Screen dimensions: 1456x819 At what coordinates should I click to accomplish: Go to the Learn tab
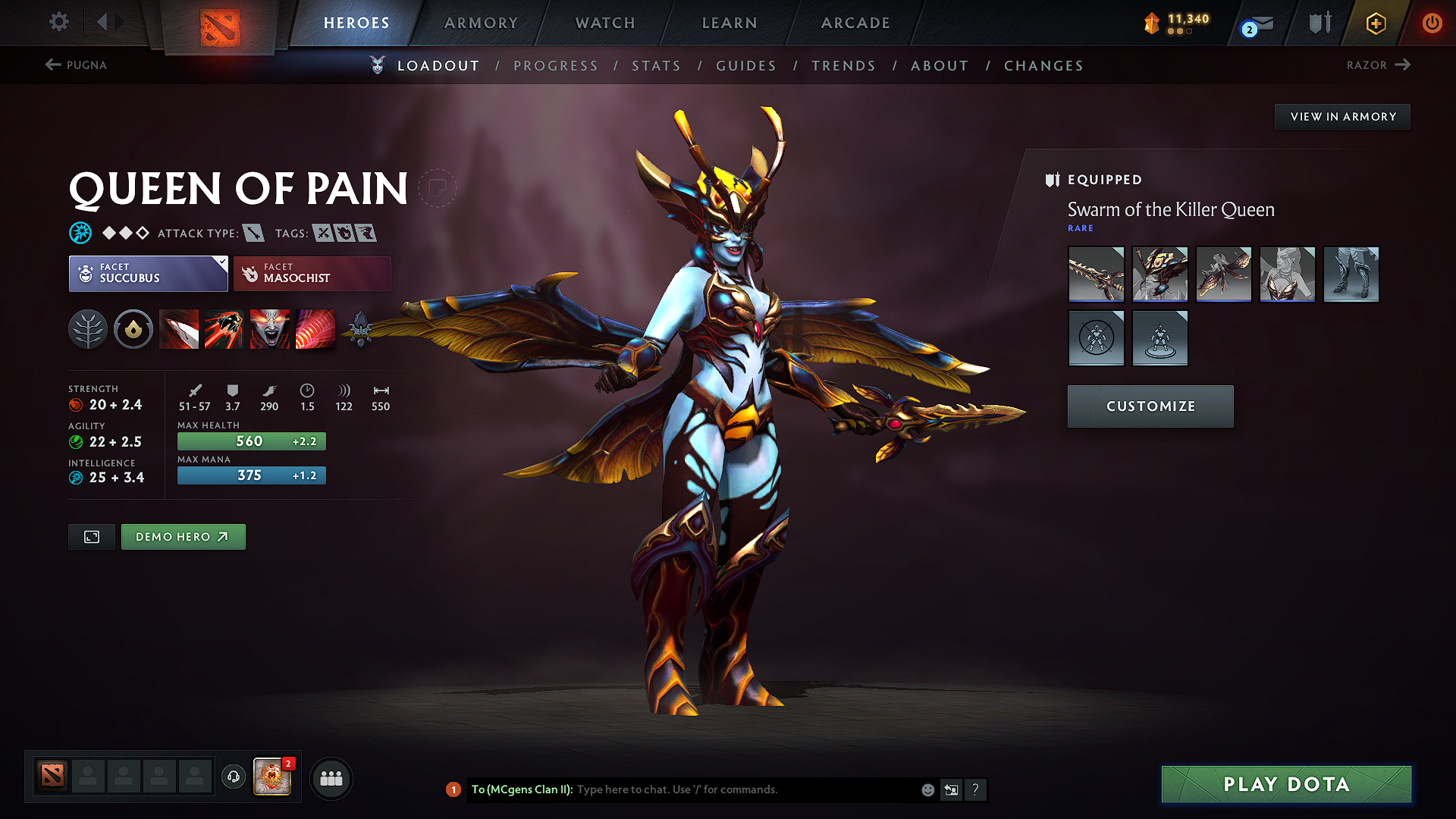[x=730, y=23]
